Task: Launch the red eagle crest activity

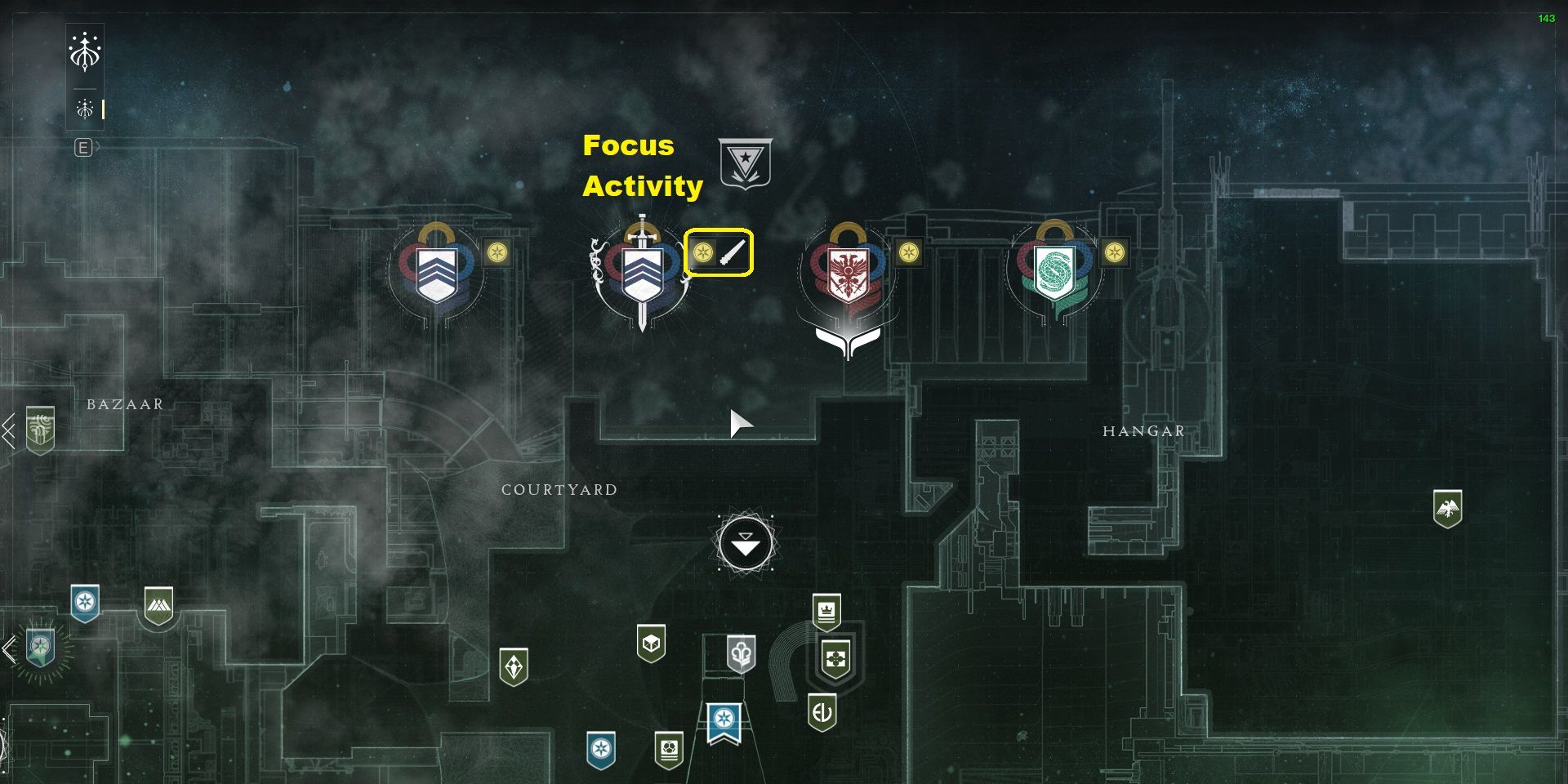Action: click(848, 272)
